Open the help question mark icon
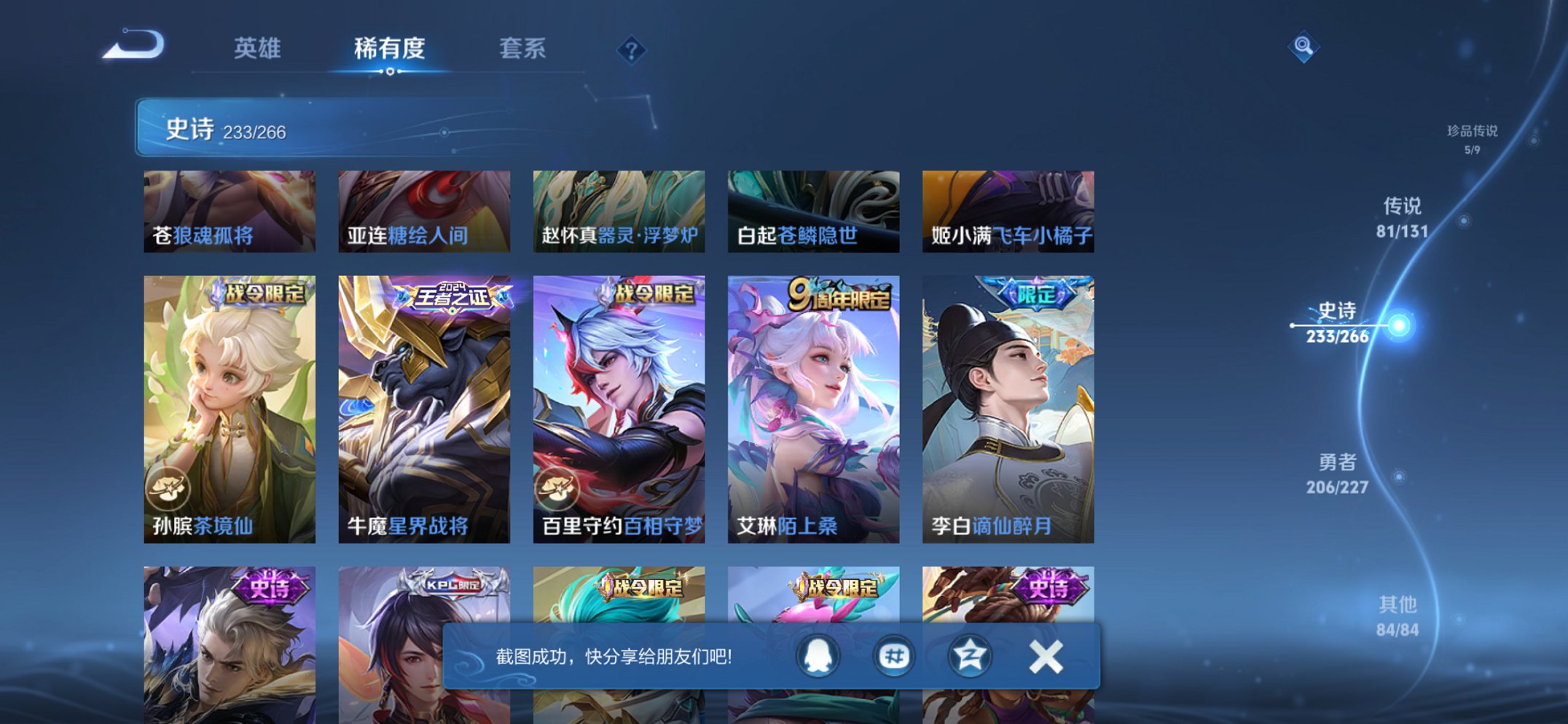The width and height of the screenshot is (1568, 724). [632, 49]
